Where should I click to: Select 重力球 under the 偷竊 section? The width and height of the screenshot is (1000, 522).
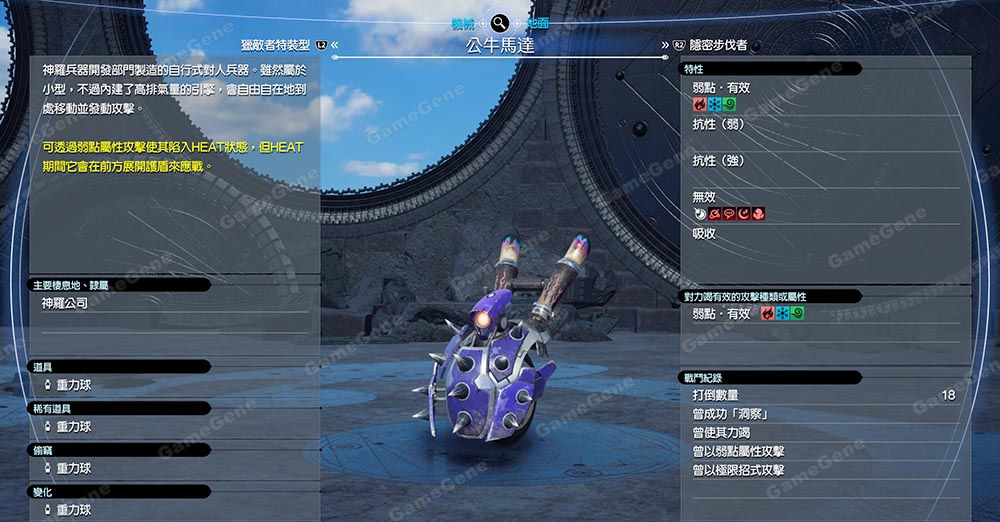73,468
